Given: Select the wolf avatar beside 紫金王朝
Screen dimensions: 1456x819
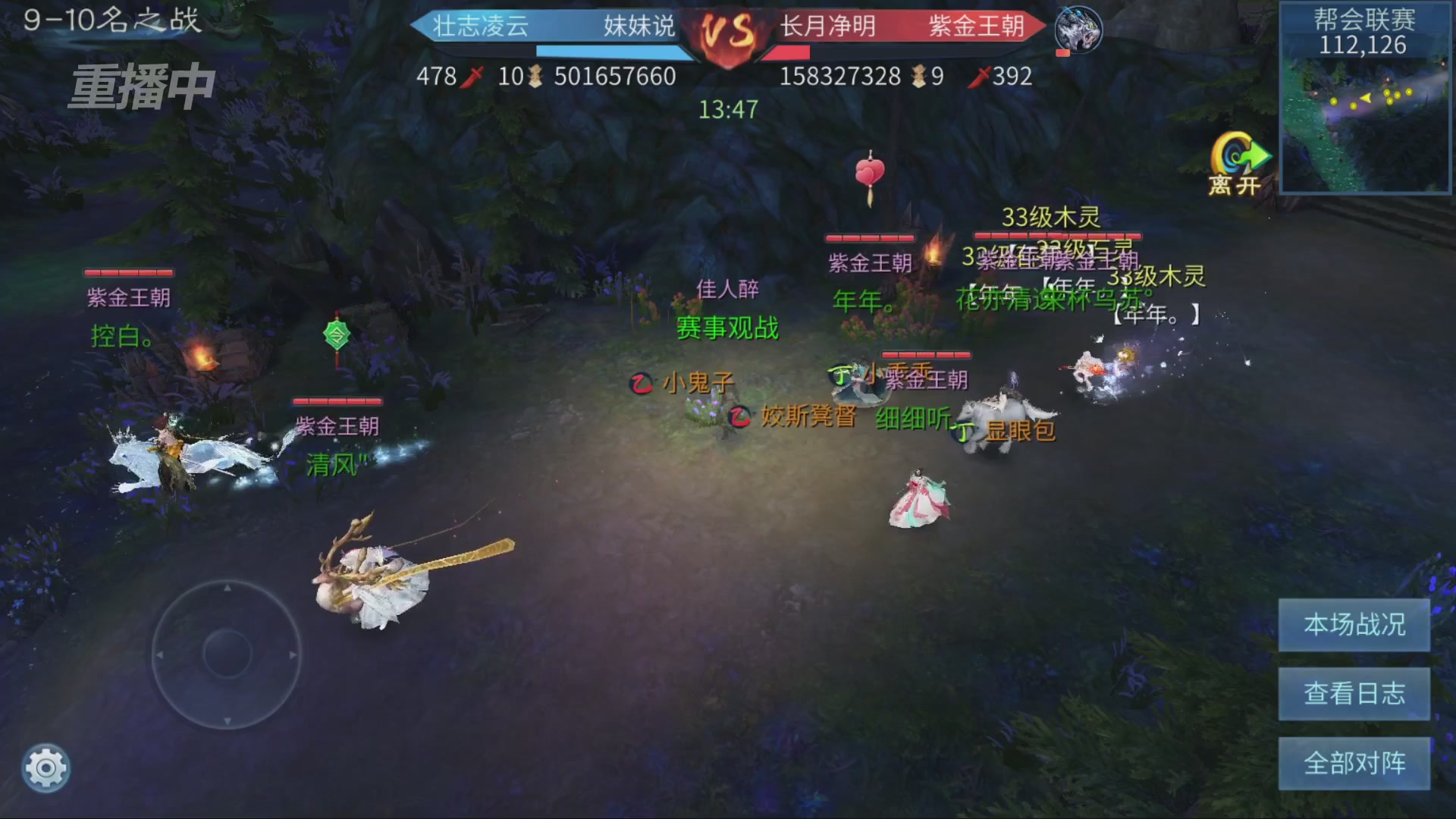Looking at the screenshot, I should 1078,29.
